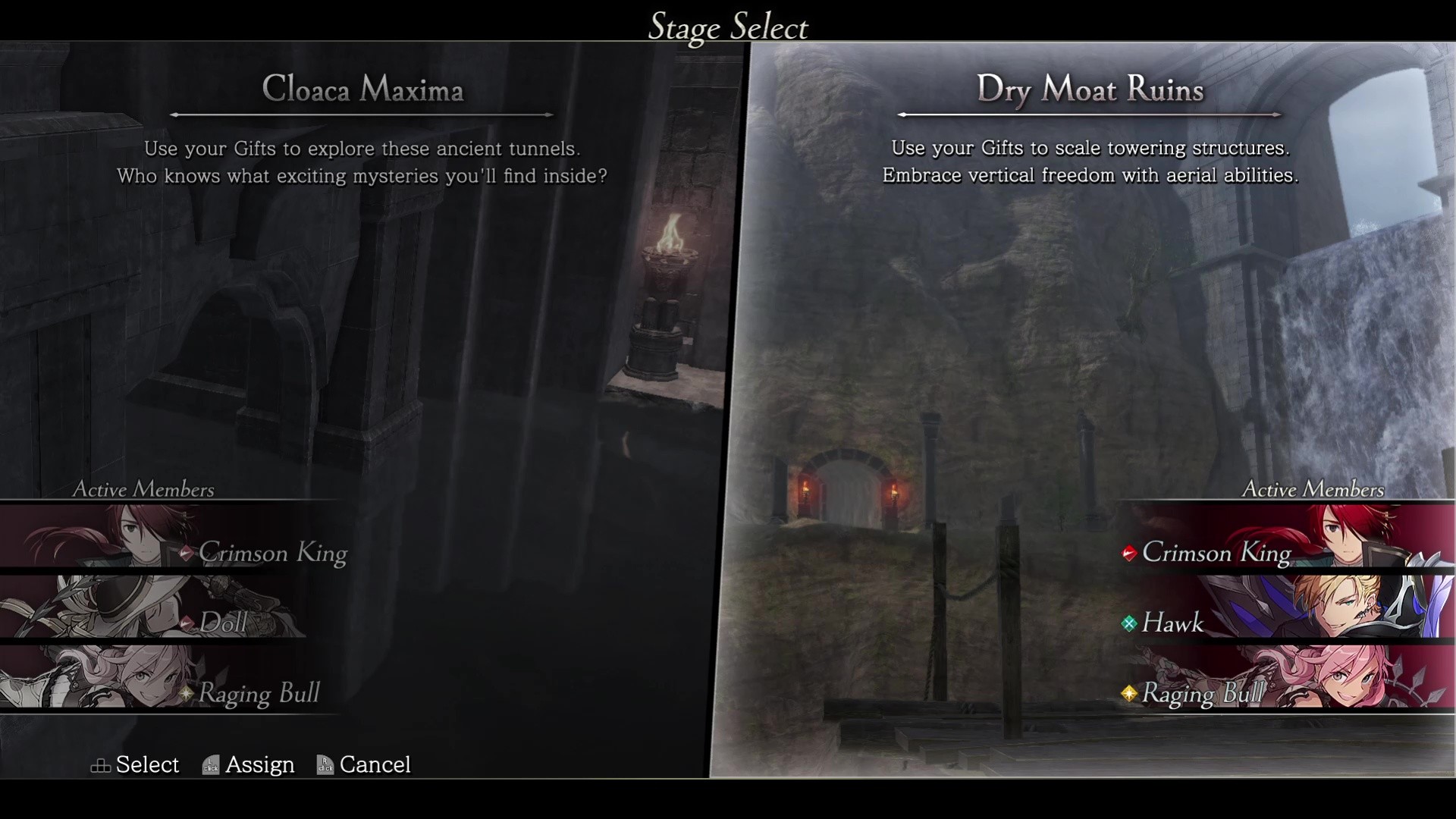Click the yellow gem icon beside Raging Bull
This screenshot has width=1456, height=819.
[1128, 692]
